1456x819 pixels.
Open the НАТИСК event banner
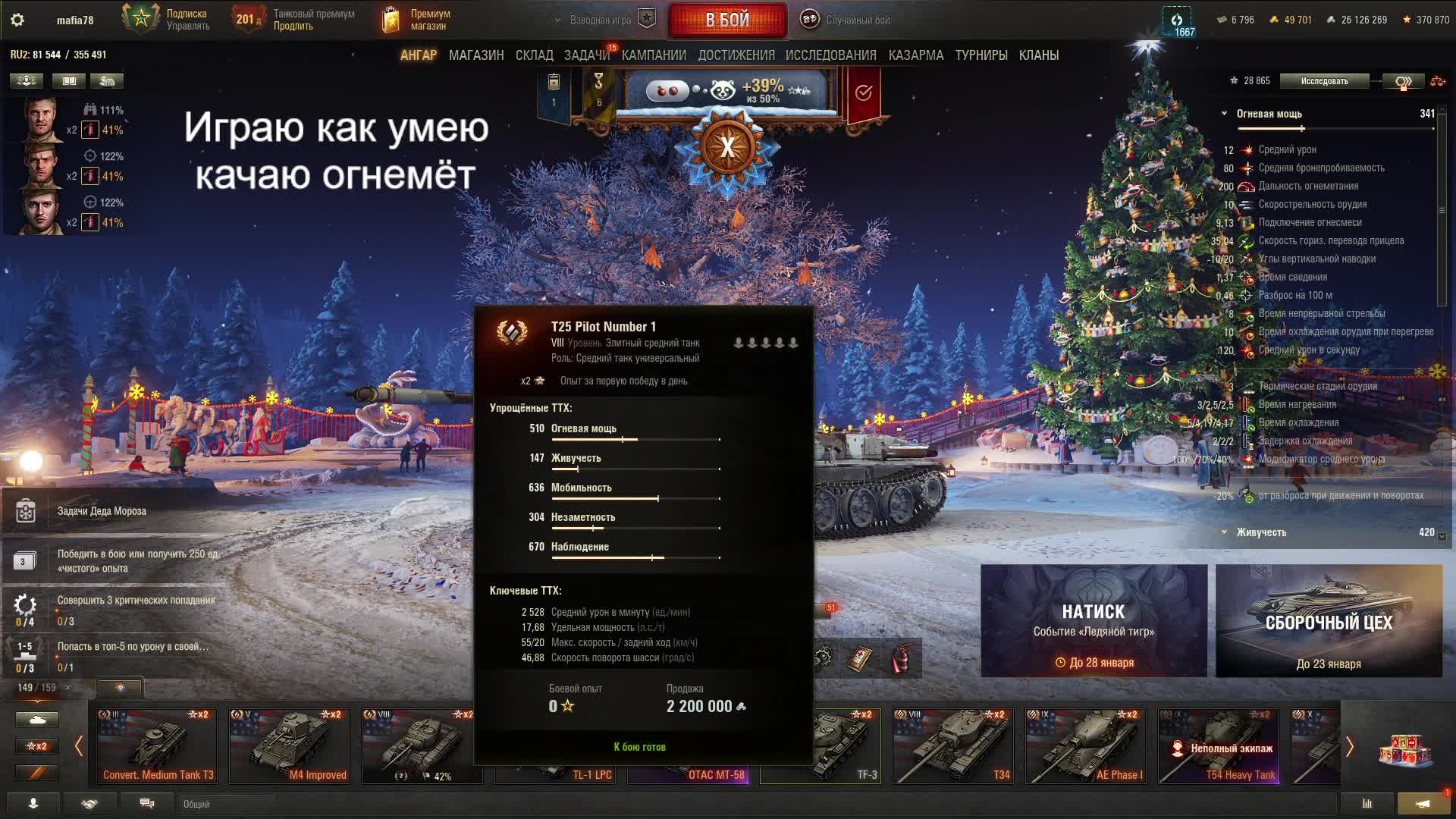pos(1094,621)
